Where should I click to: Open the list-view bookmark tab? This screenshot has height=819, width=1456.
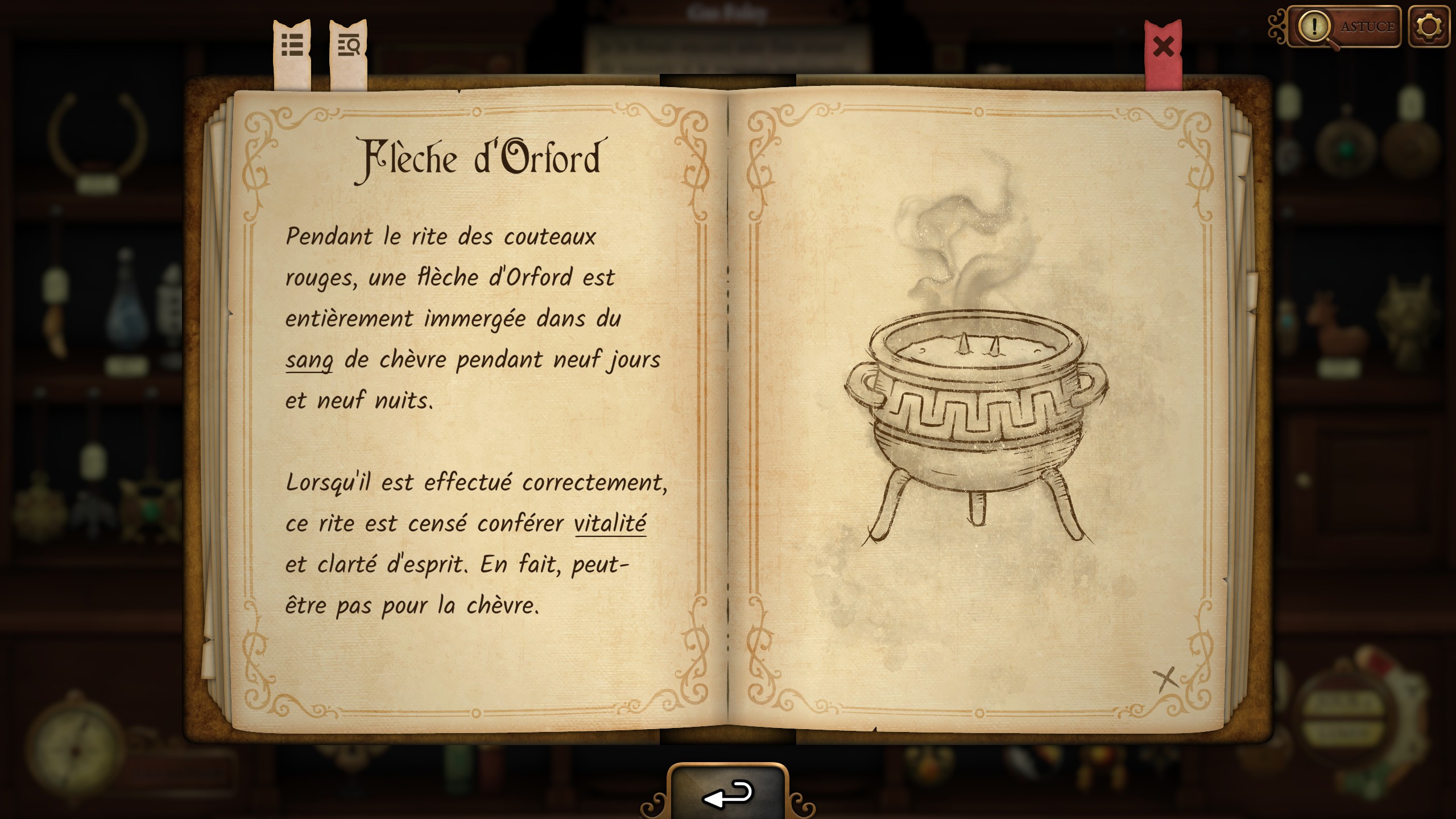(292, 47)
